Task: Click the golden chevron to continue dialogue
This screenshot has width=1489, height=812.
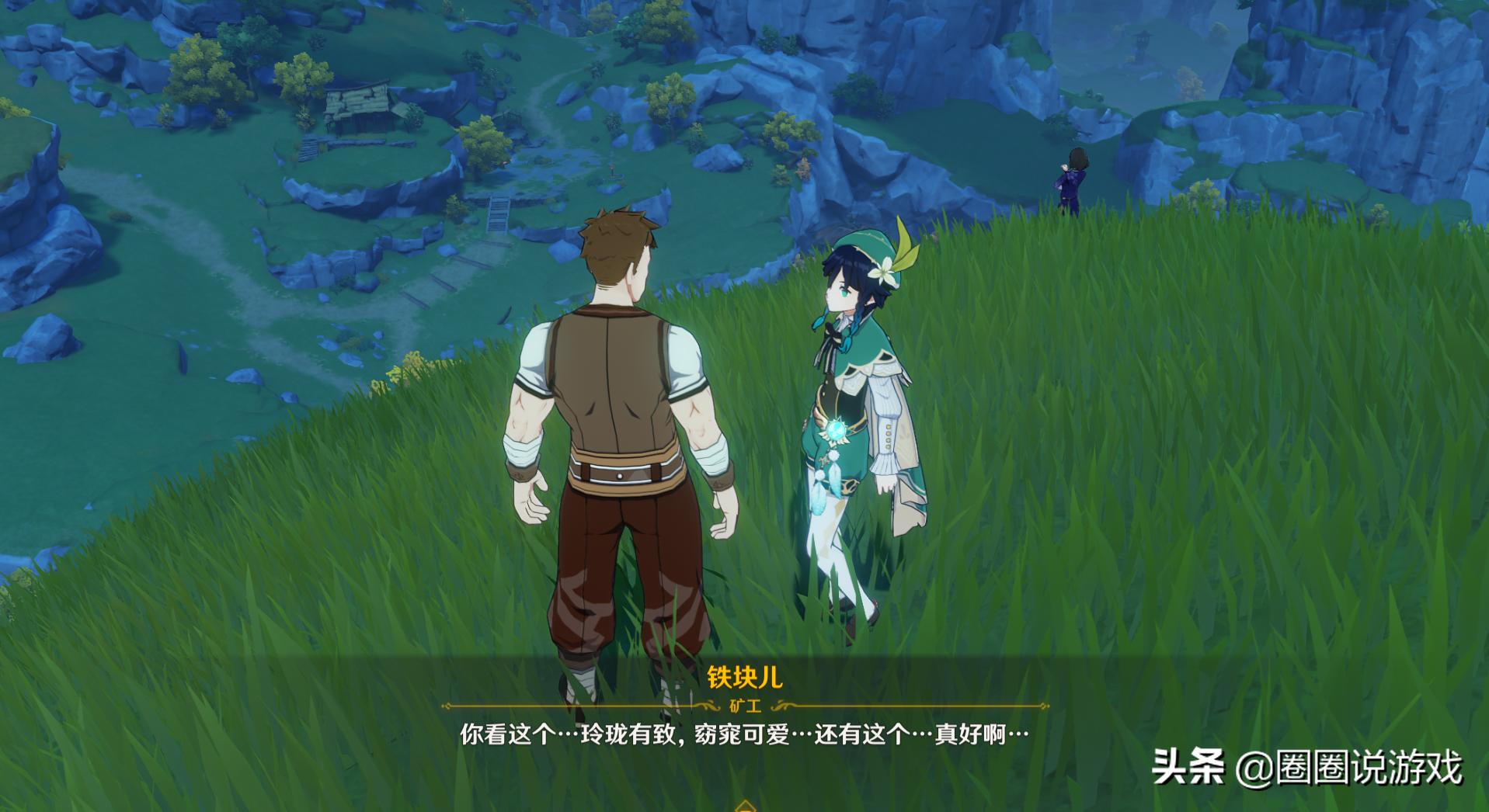Action: pos(744,807)
